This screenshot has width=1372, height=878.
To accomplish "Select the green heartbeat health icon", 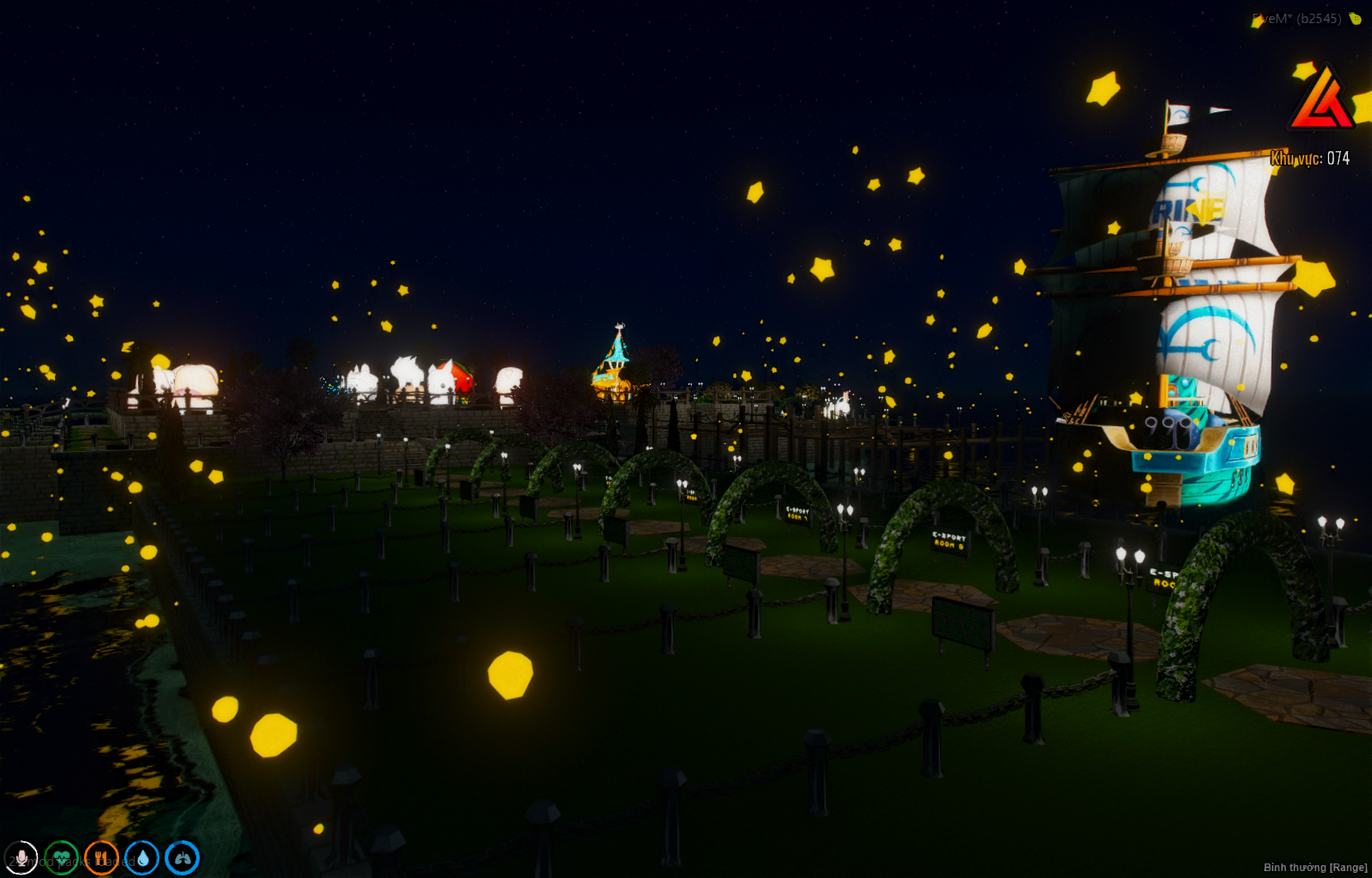I will click(x=61, y=857).
